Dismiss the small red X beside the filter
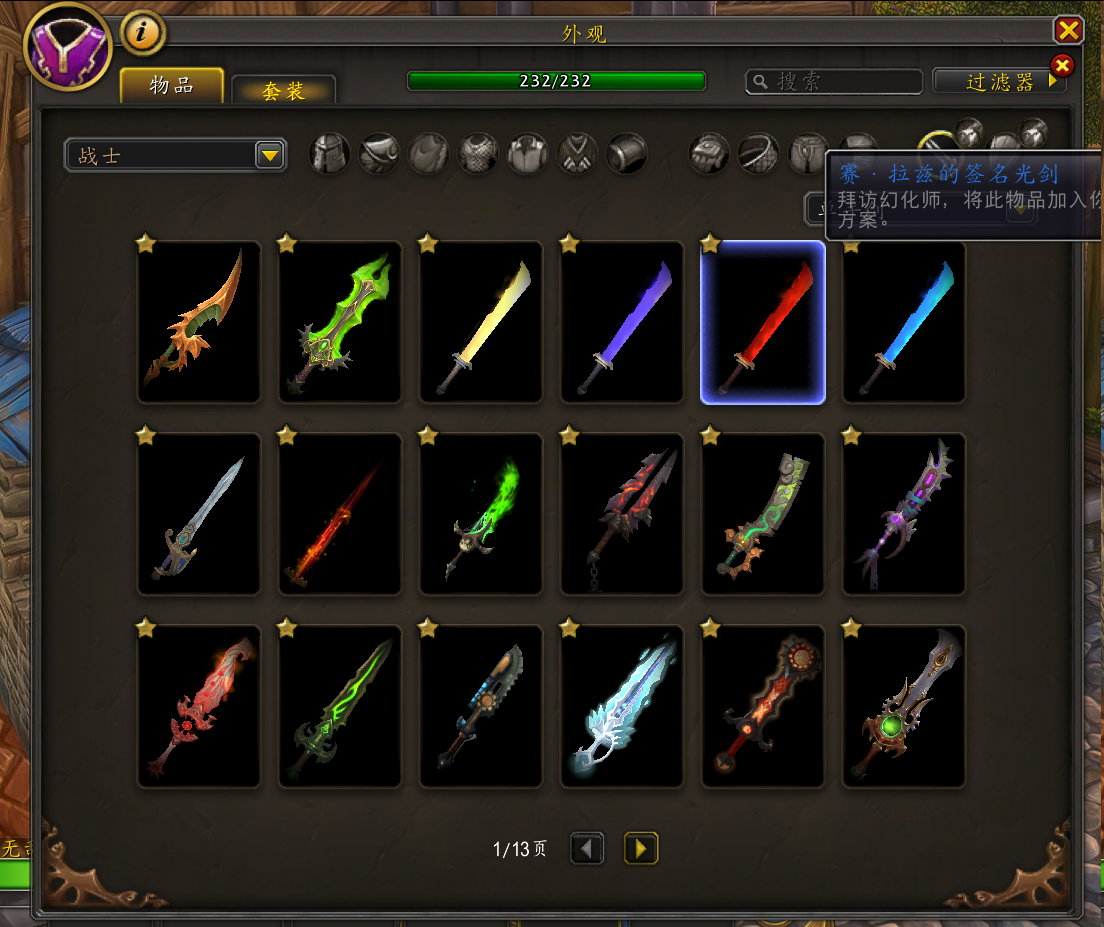This screenshot has width=1104, height=927. click(1062, 66)
